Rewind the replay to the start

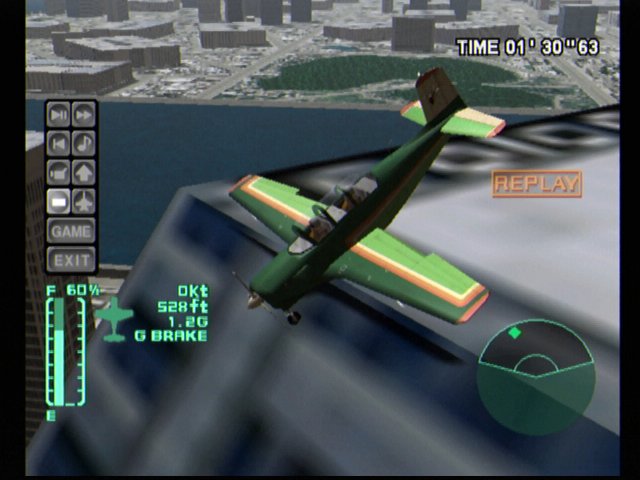59,142
